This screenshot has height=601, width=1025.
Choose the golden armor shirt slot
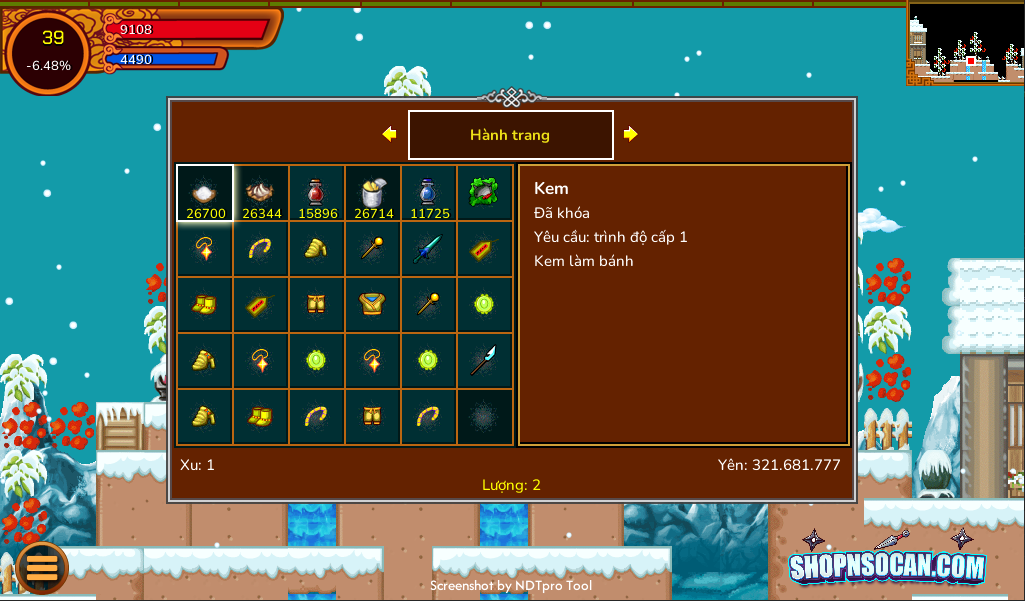pos(373,305)
